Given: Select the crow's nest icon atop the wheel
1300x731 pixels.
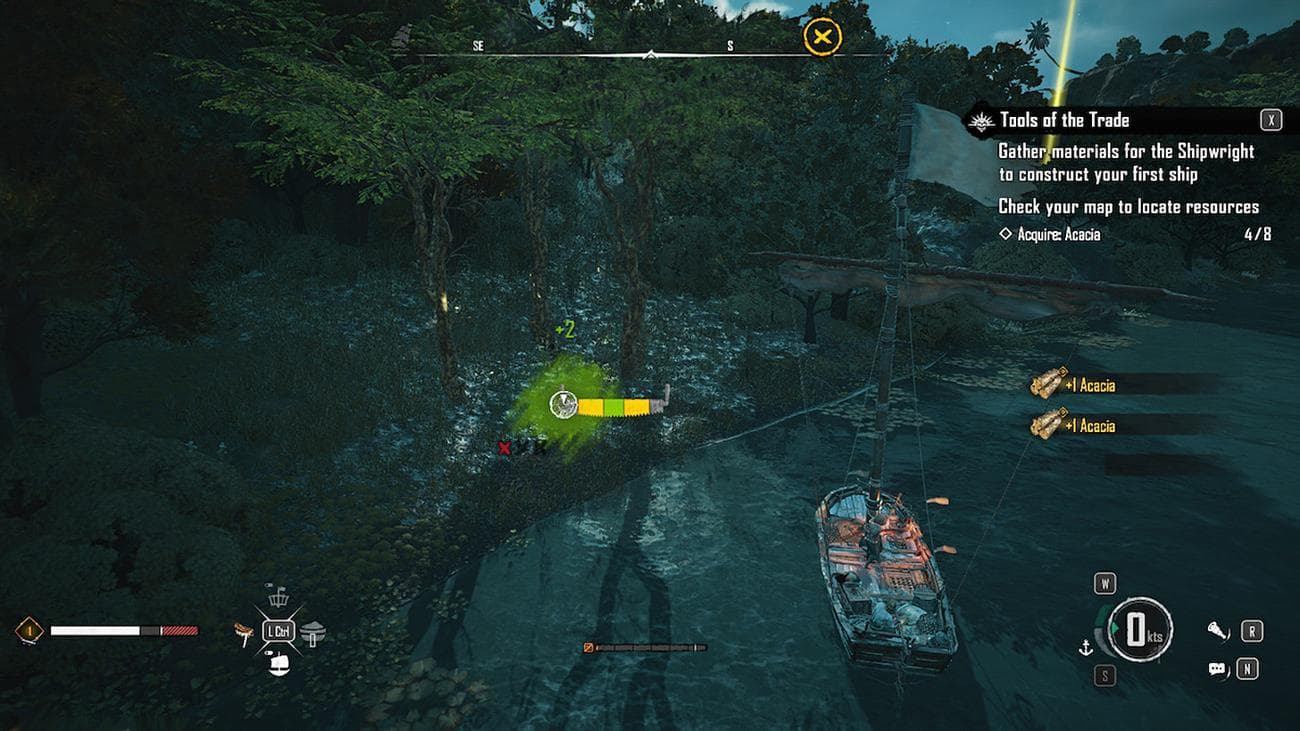Looking at the screenshot, I should (279, 598).
